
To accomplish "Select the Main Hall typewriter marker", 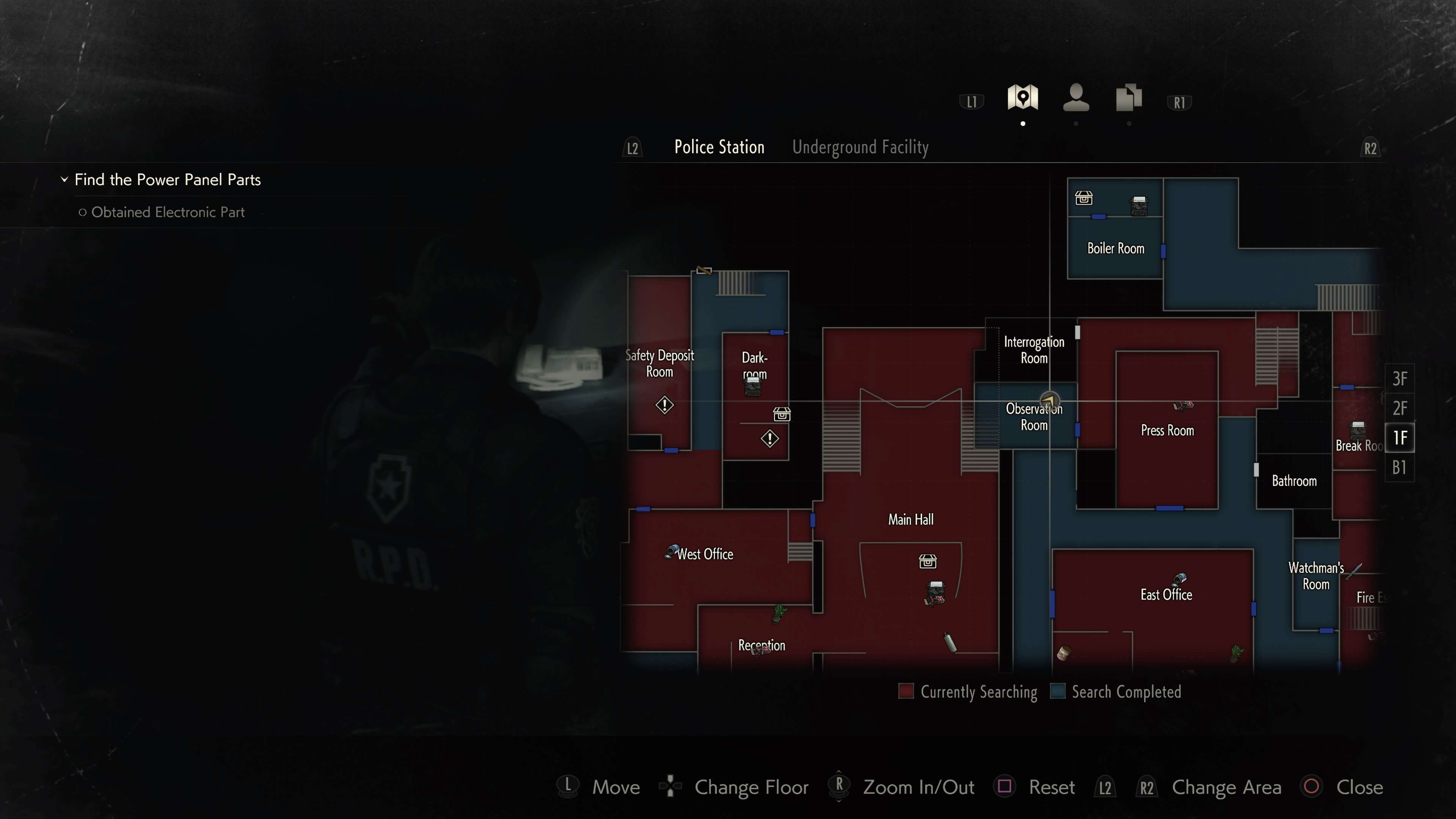I will pos(935,591).
